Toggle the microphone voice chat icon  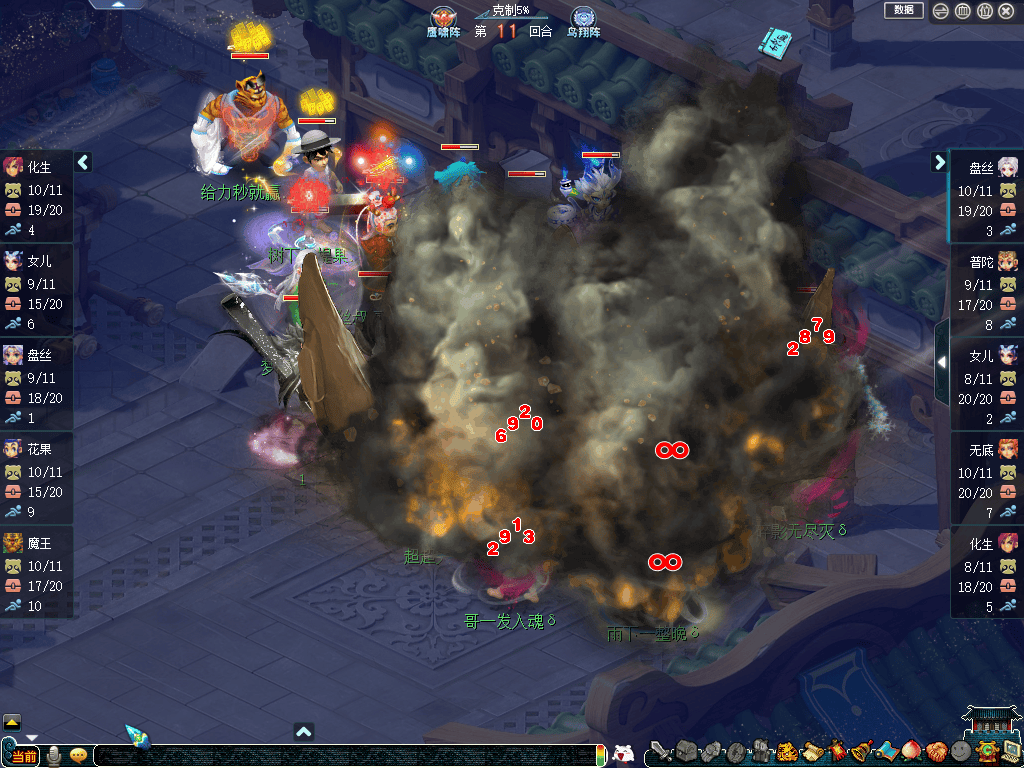pos(54,755)
